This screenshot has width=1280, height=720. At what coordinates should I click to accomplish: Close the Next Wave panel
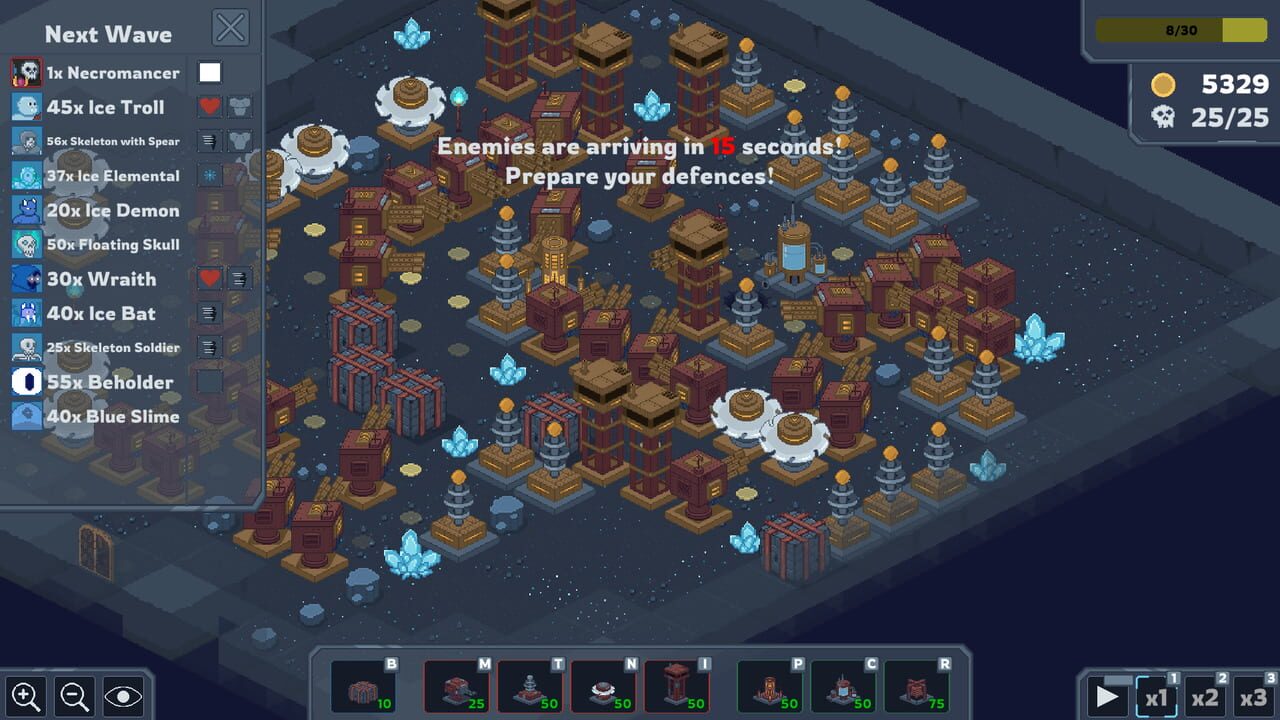click(x=231, y=27)
